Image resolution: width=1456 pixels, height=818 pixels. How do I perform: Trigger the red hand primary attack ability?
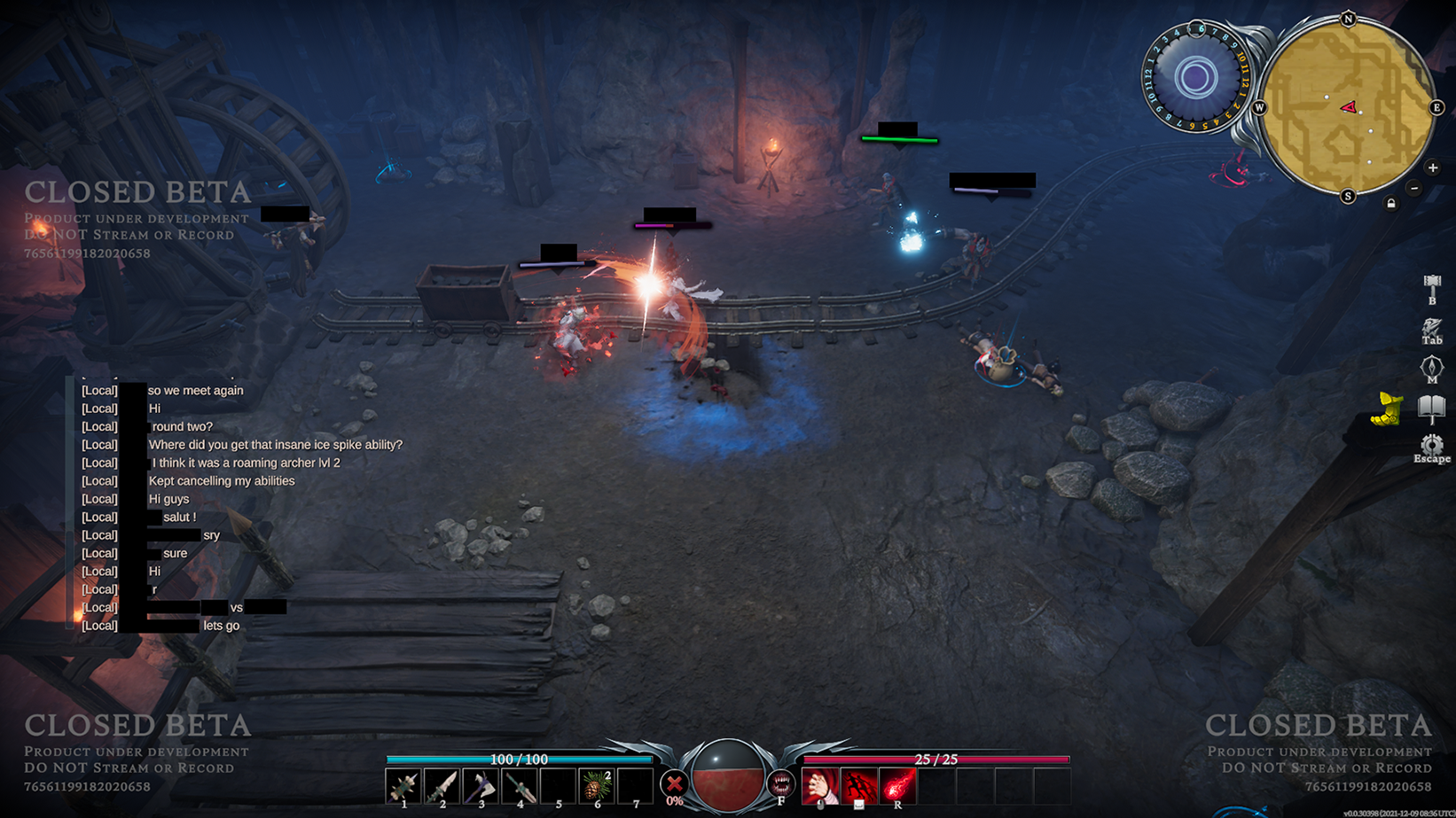tap(820, 786)
